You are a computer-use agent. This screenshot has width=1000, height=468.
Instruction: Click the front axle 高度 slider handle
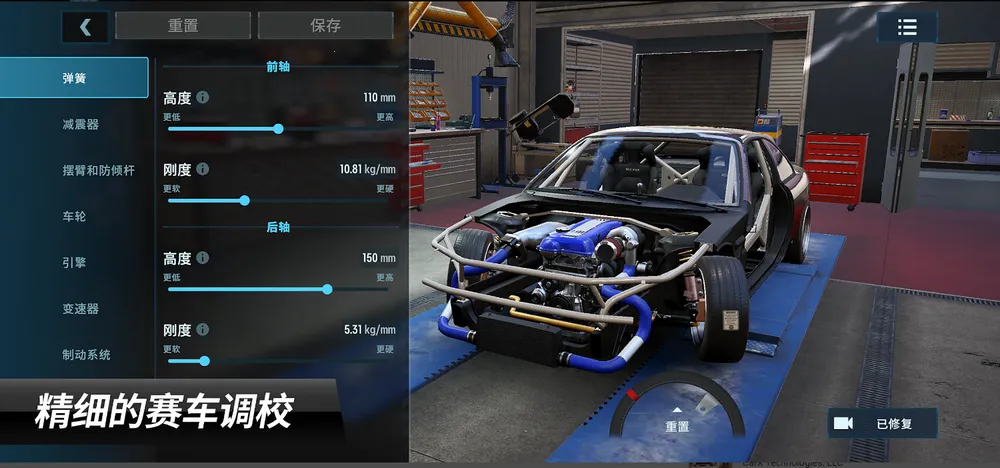[x=278, y=128]
